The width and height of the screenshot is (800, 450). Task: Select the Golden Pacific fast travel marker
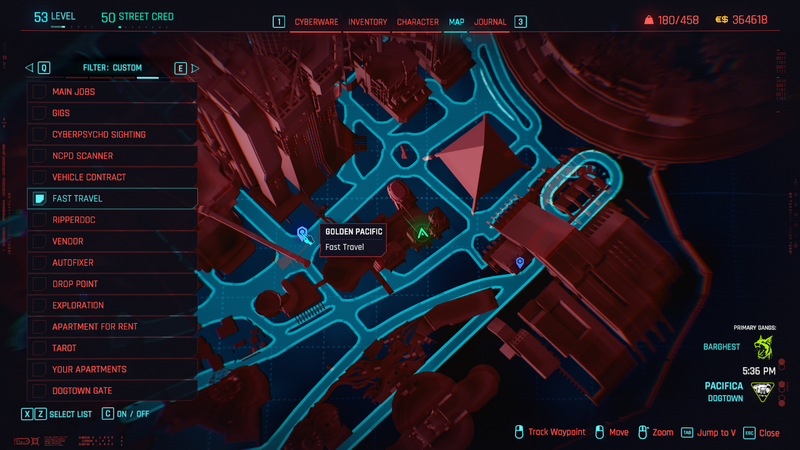pos(303,235)
